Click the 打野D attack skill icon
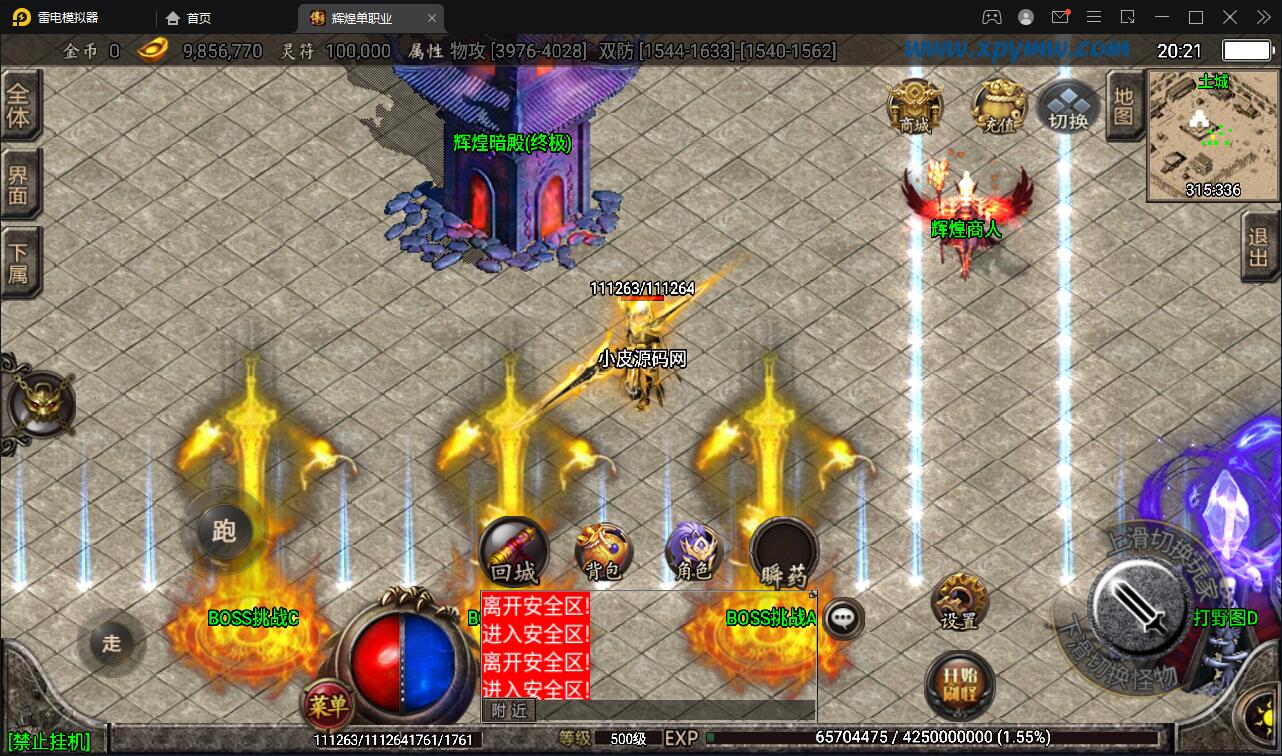 click(x=1138, y=607)
